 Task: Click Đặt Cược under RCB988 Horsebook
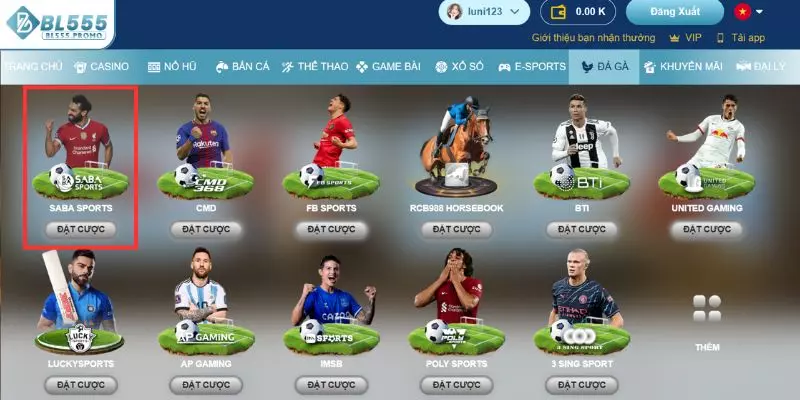click(x=456, y=229)
